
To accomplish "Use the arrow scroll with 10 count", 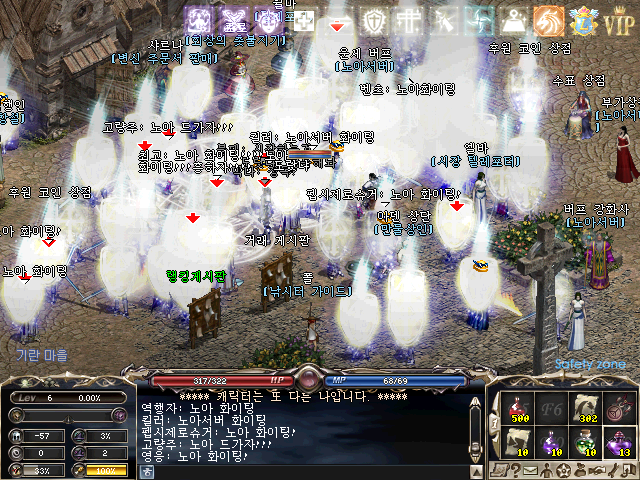I will coord(516,440).
